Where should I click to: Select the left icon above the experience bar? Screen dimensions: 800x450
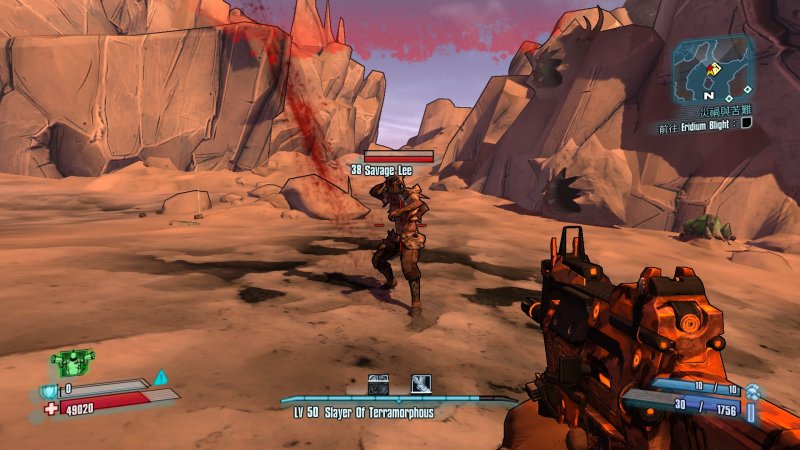378,384
